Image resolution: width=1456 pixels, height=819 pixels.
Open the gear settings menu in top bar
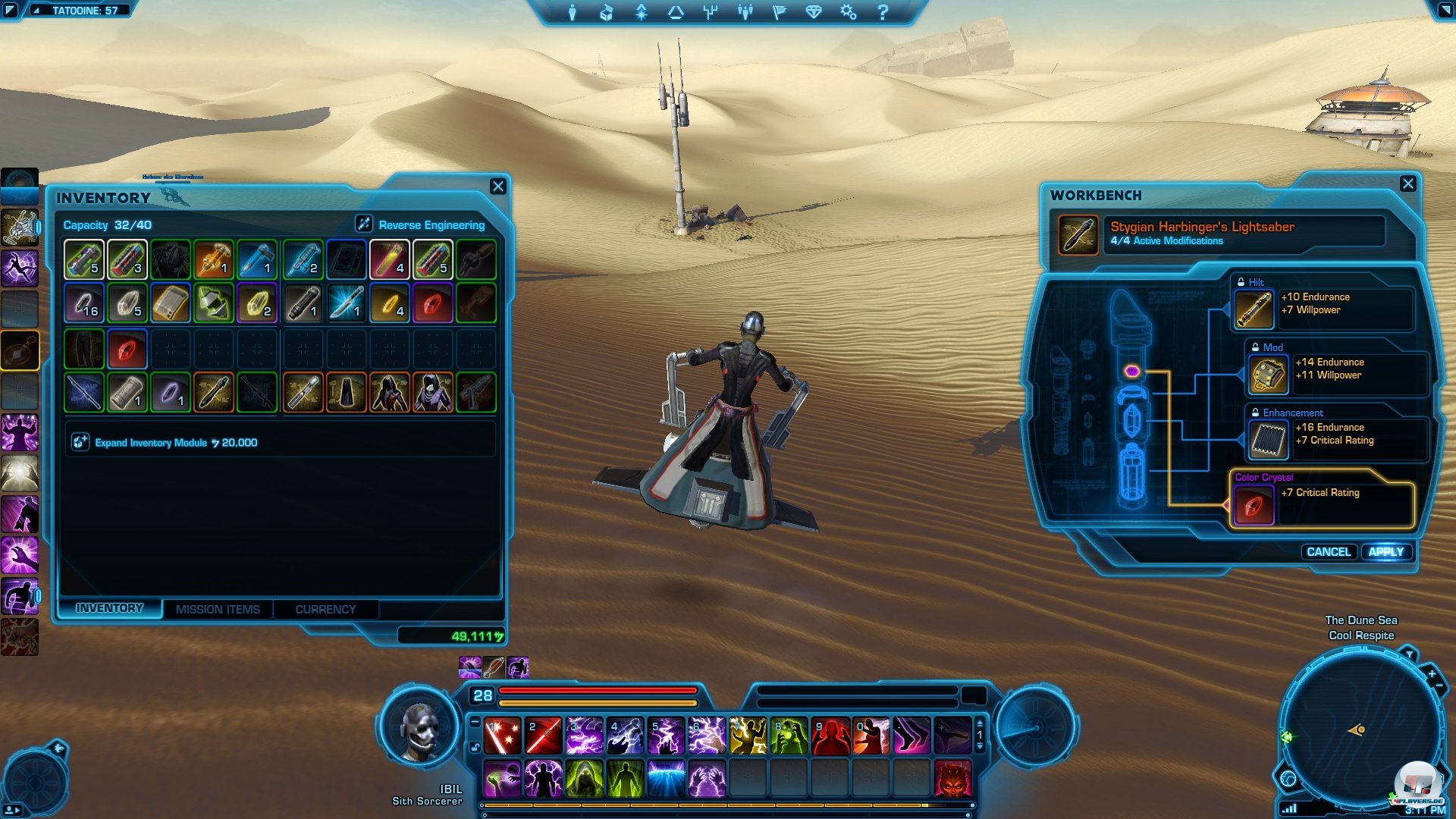[848, 12]
